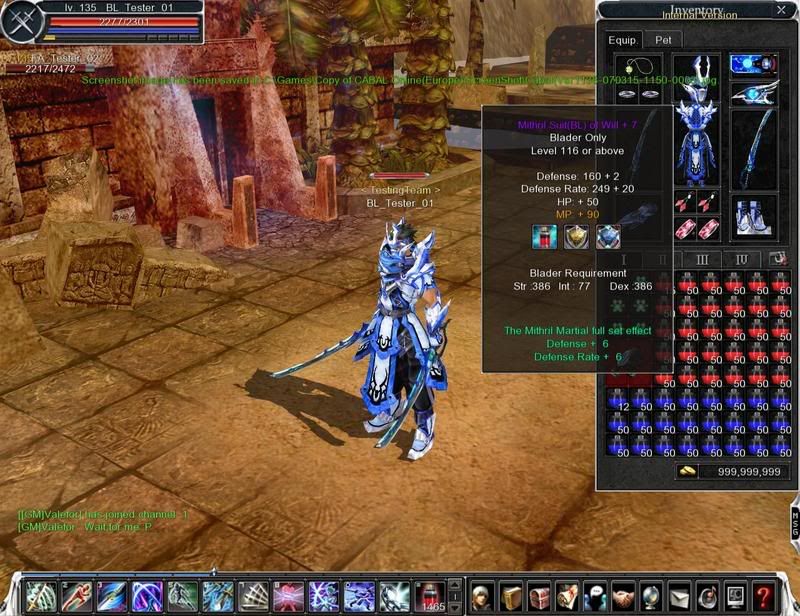Open inventory bag page III
The width and height of the screenshot is (800, 616).
tap(702, 260)
